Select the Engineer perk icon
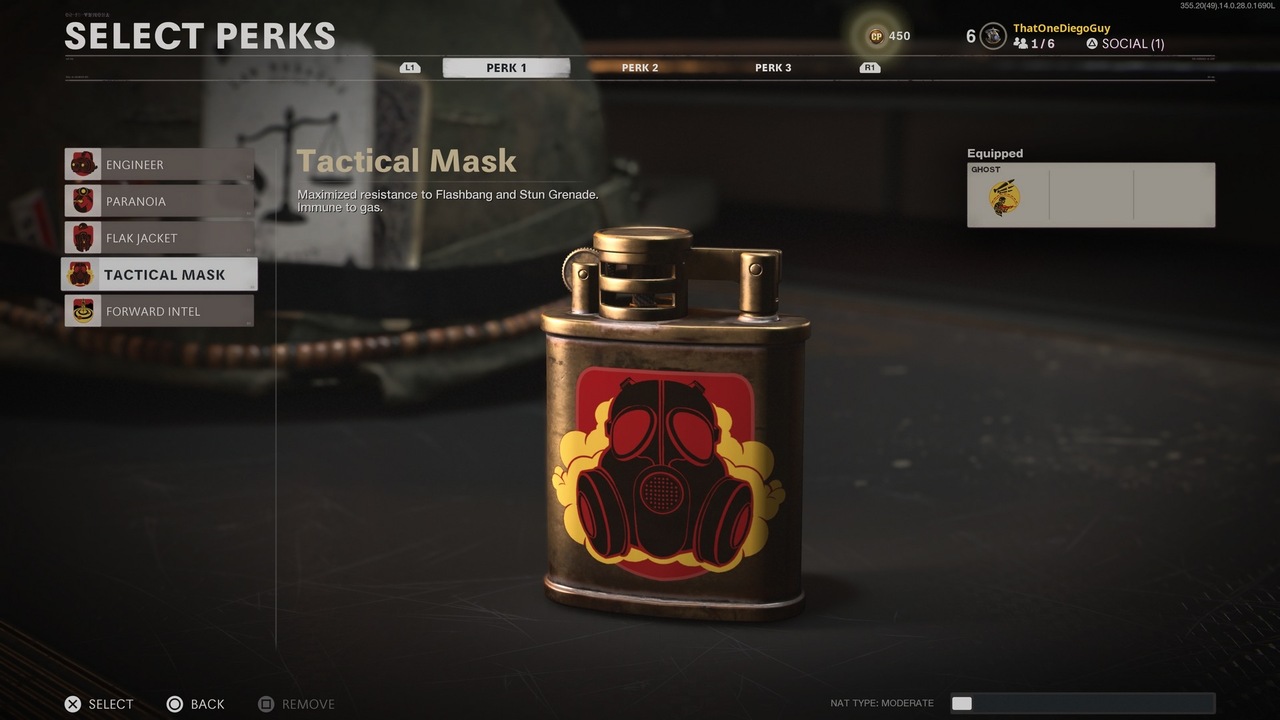Screen dimensions: 1280x720 (85, 164)
